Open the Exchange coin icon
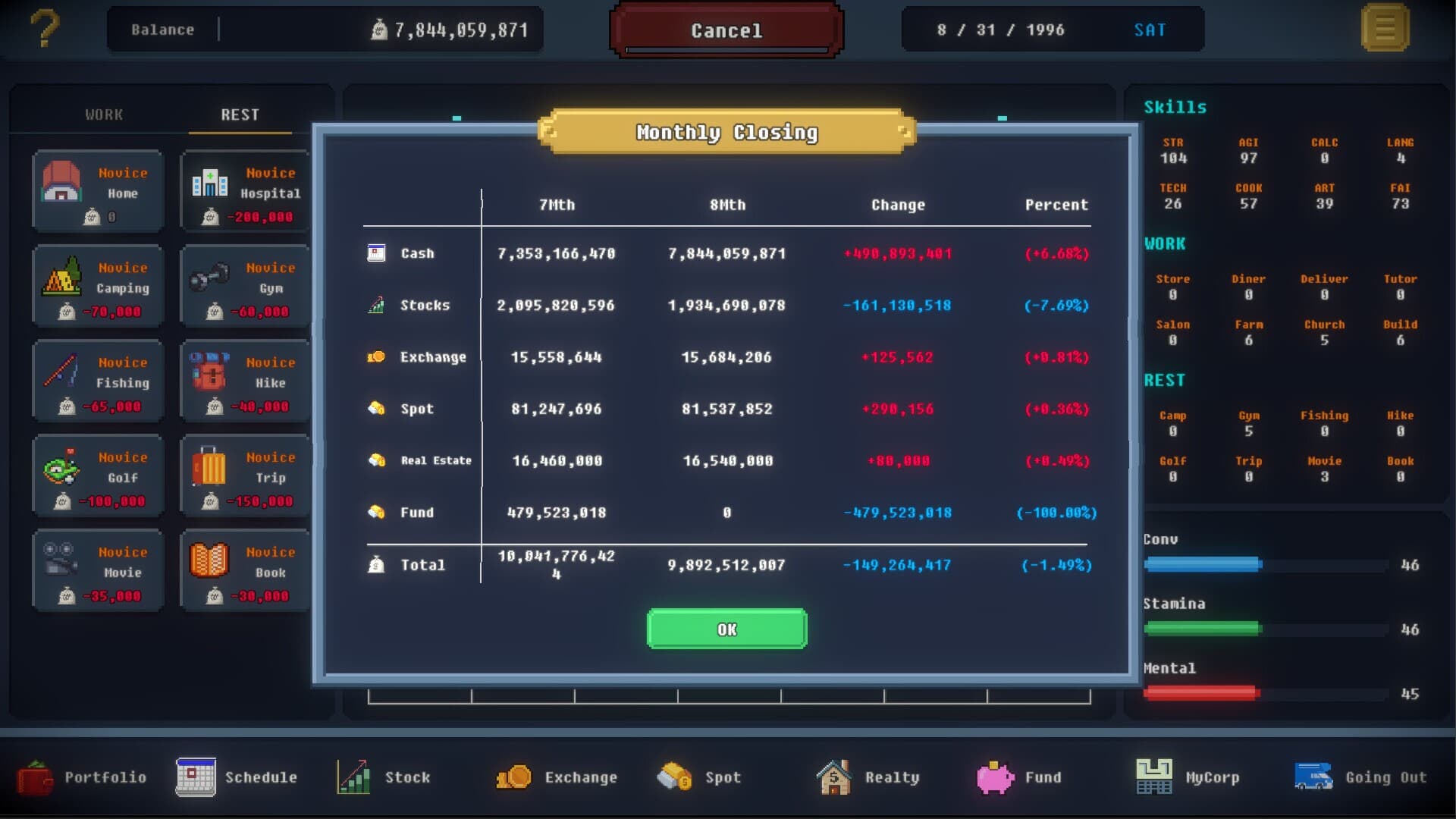 514,777
